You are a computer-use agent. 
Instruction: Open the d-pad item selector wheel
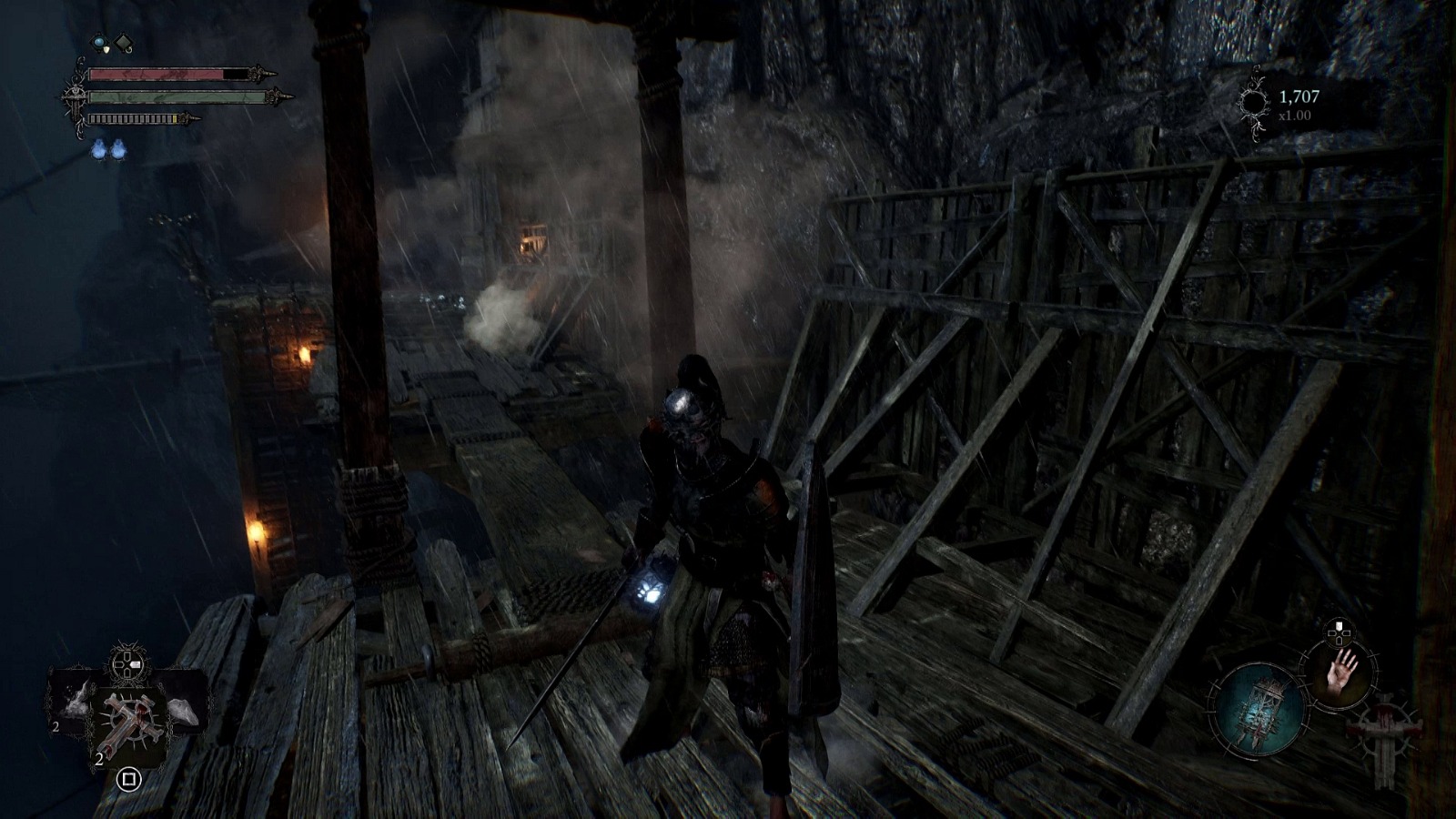pos(126,664)
